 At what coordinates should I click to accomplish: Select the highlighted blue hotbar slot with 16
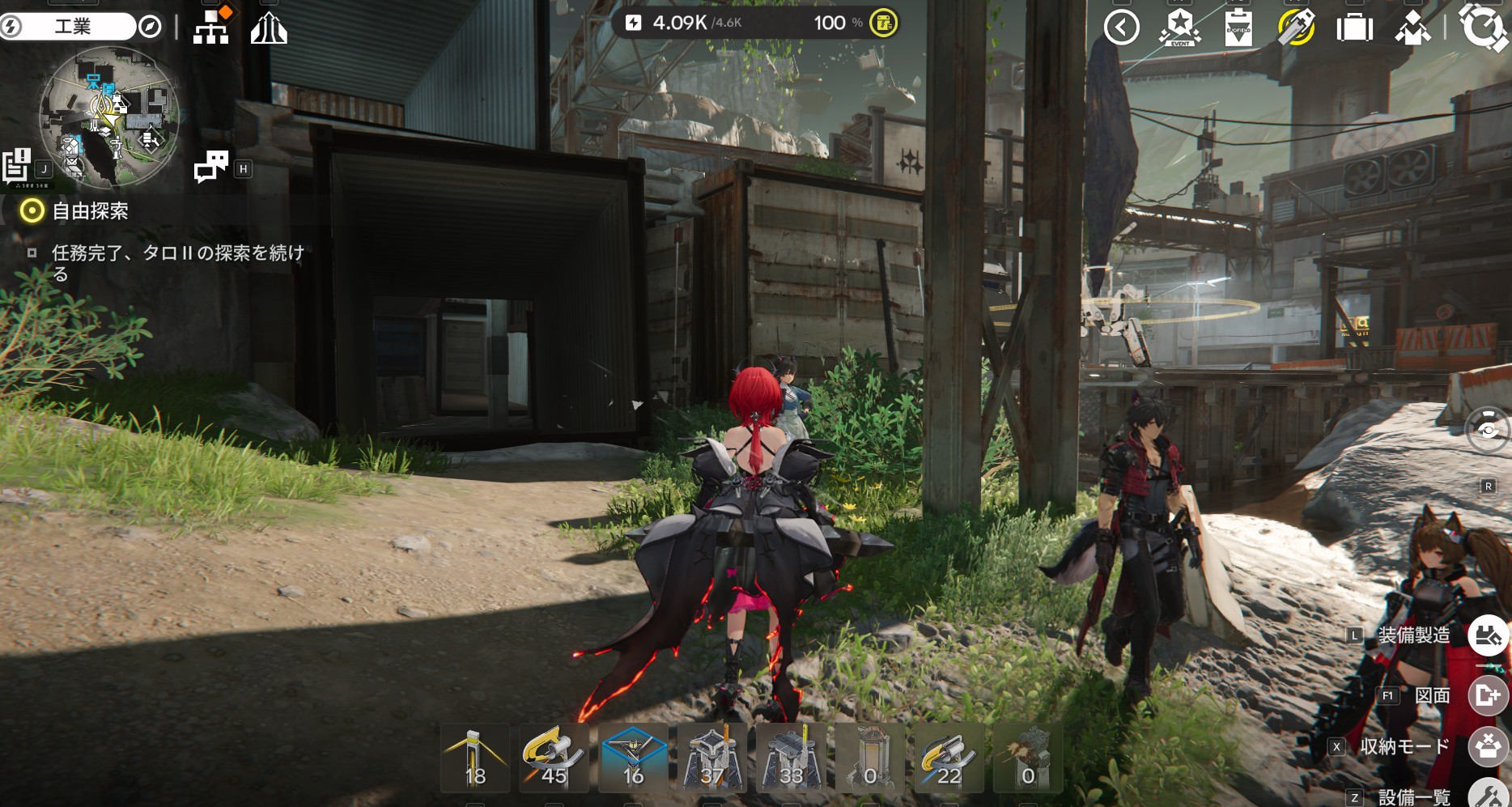click(633, 758)
